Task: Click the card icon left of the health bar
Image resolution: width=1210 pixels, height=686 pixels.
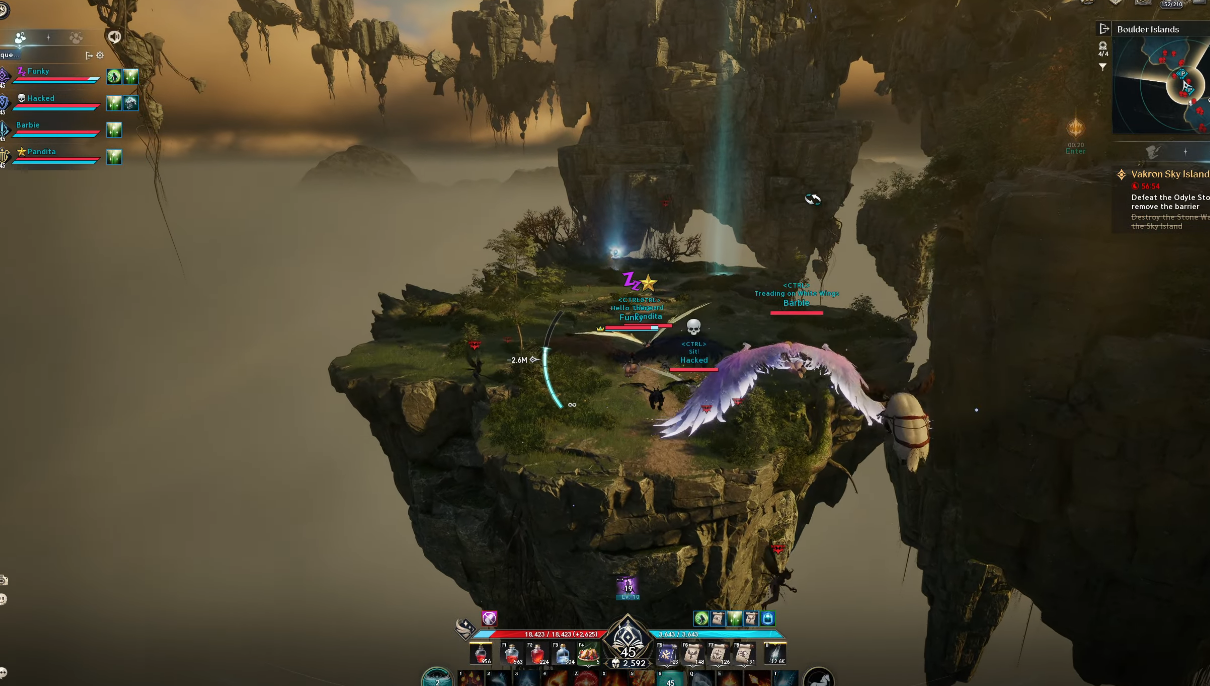Action: pyautogui.click(x=465, y=627)
